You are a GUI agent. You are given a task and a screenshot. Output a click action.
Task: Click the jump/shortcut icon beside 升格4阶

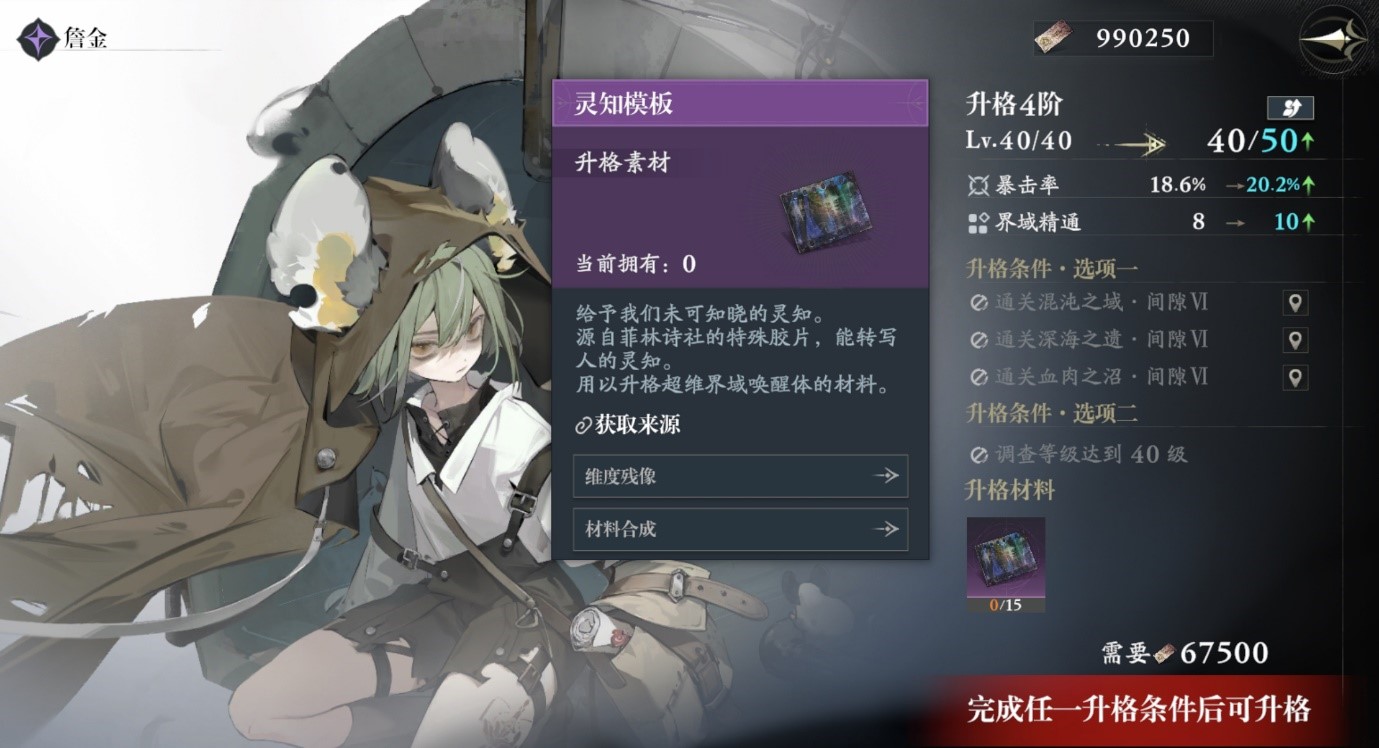tap(1290, 107)
